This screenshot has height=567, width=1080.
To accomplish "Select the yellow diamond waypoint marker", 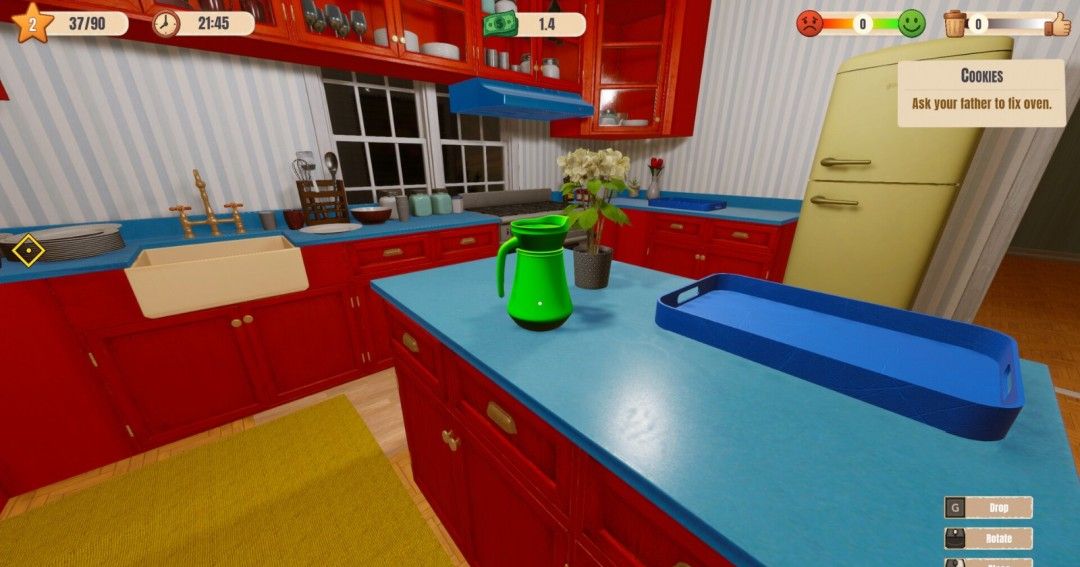I will point(28,250).
